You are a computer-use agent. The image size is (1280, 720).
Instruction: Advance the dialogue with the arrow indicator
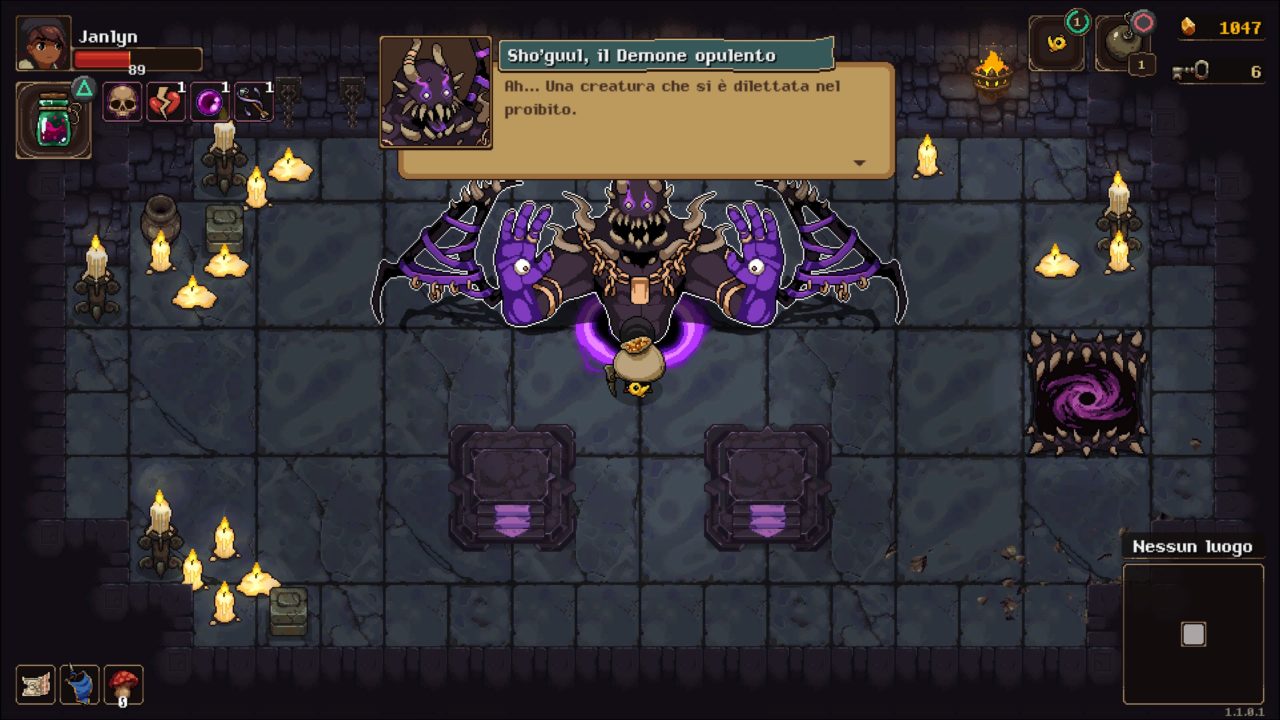pos(858,163)
